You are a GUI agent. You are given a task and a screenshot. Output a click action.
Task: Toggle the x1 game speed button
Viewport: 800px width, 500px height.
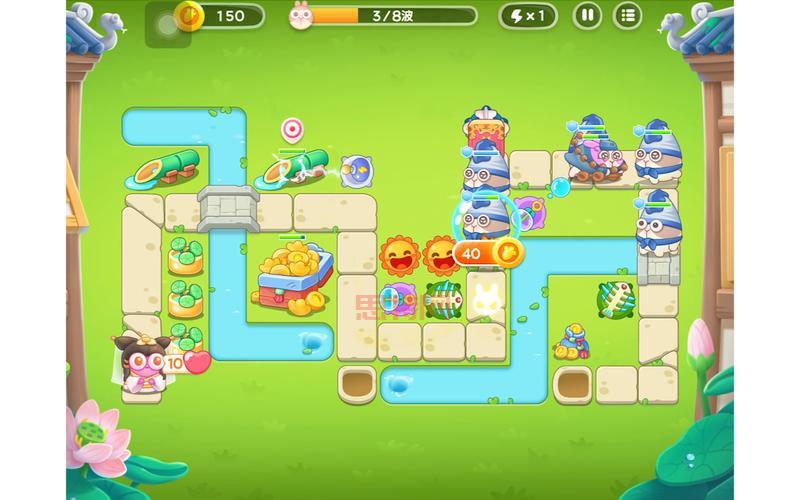(x=529, y=16)
